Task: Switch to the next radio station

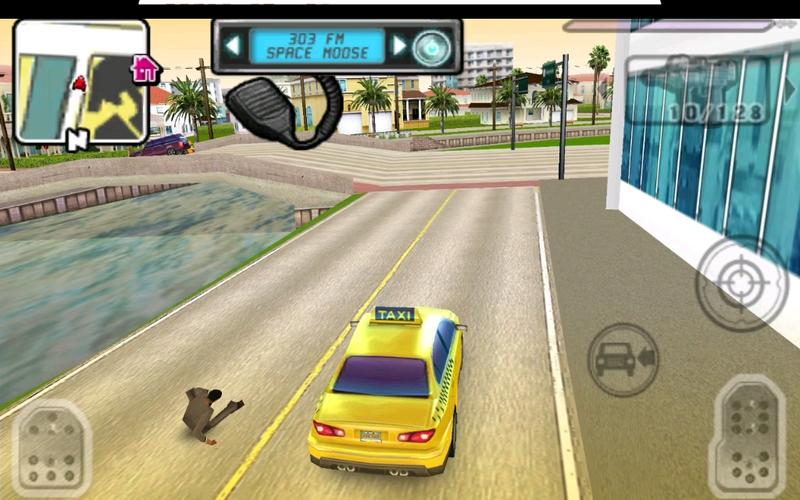Action: click(x=399, y=45)
